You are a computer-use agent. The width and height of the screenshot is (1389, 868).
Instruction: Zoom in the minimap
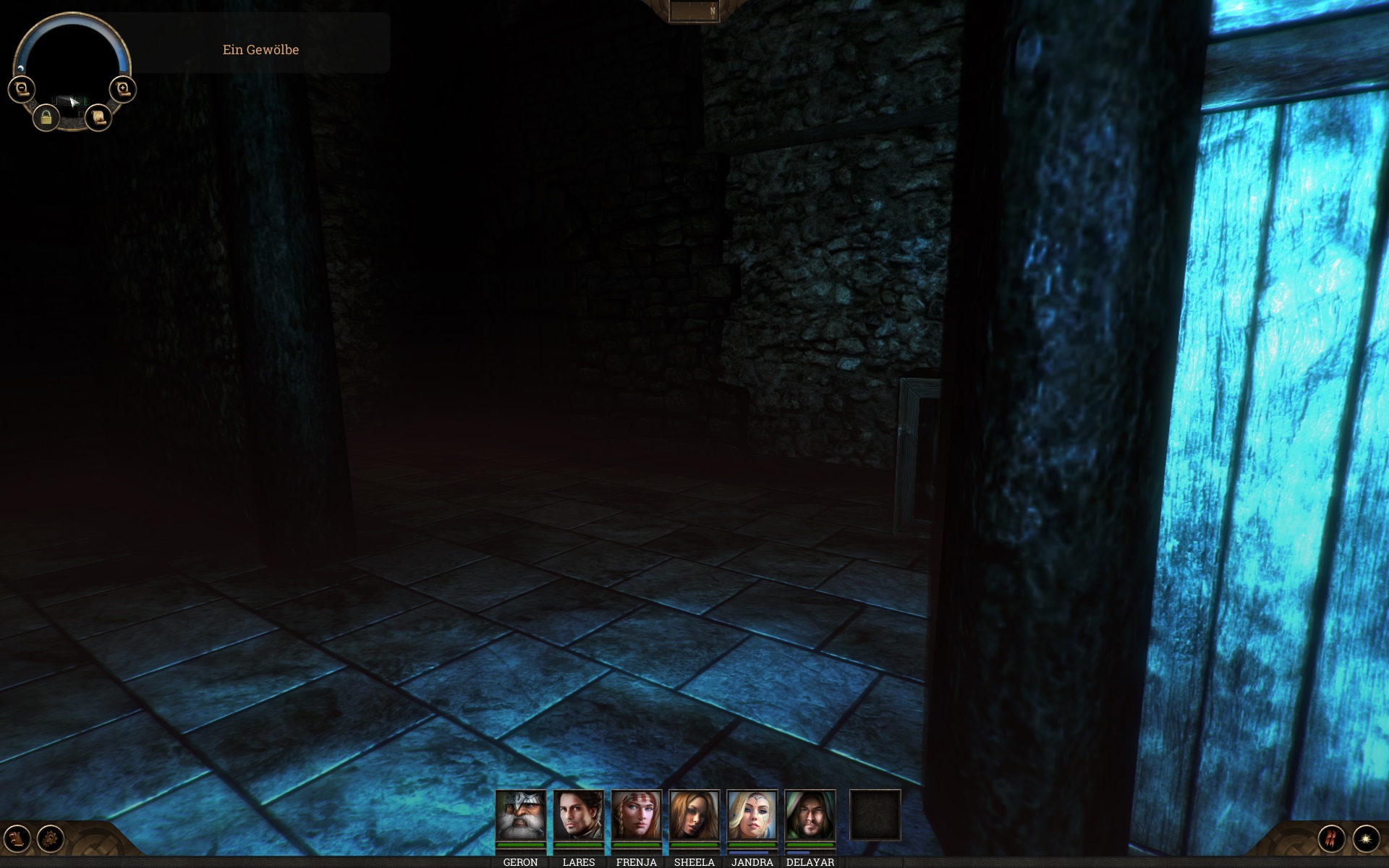point(122,89)
